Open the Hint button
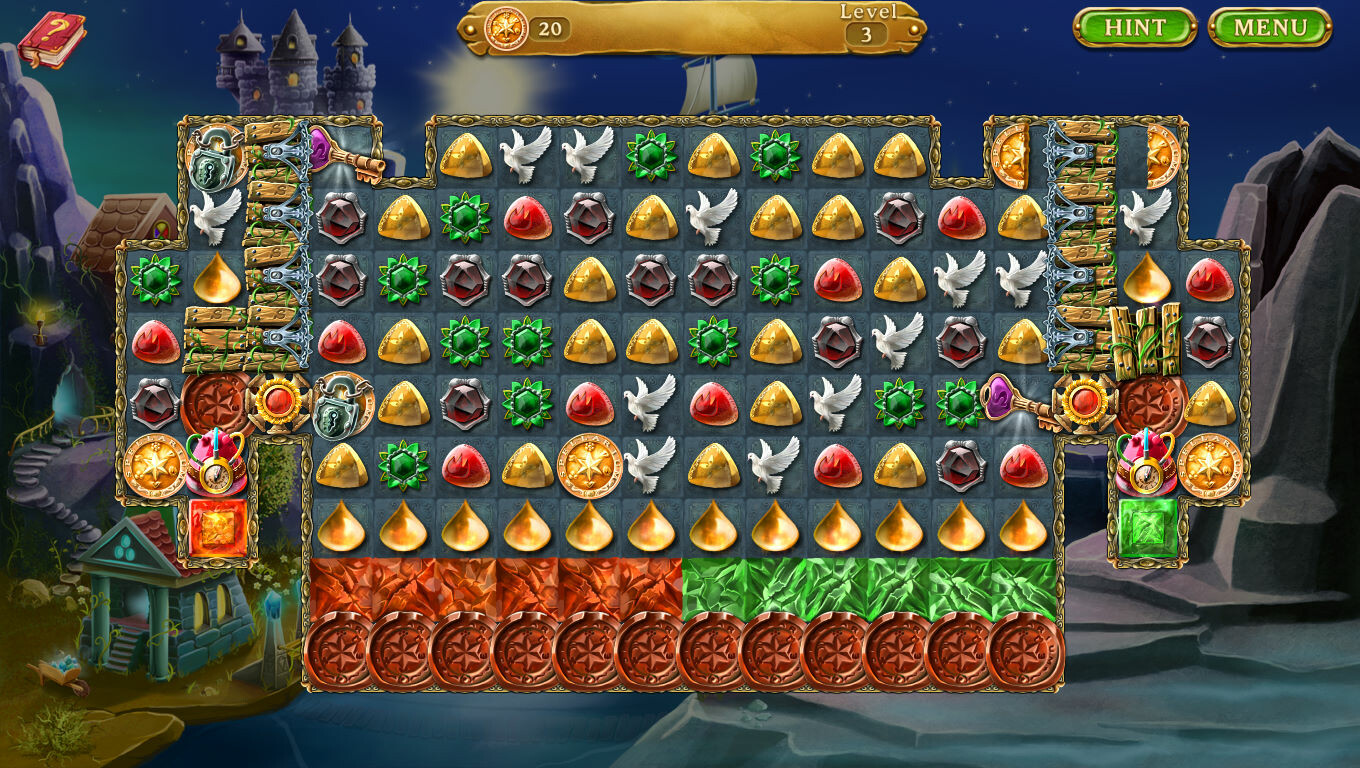Screen dimensions: 1360x768 point(1137,28)
